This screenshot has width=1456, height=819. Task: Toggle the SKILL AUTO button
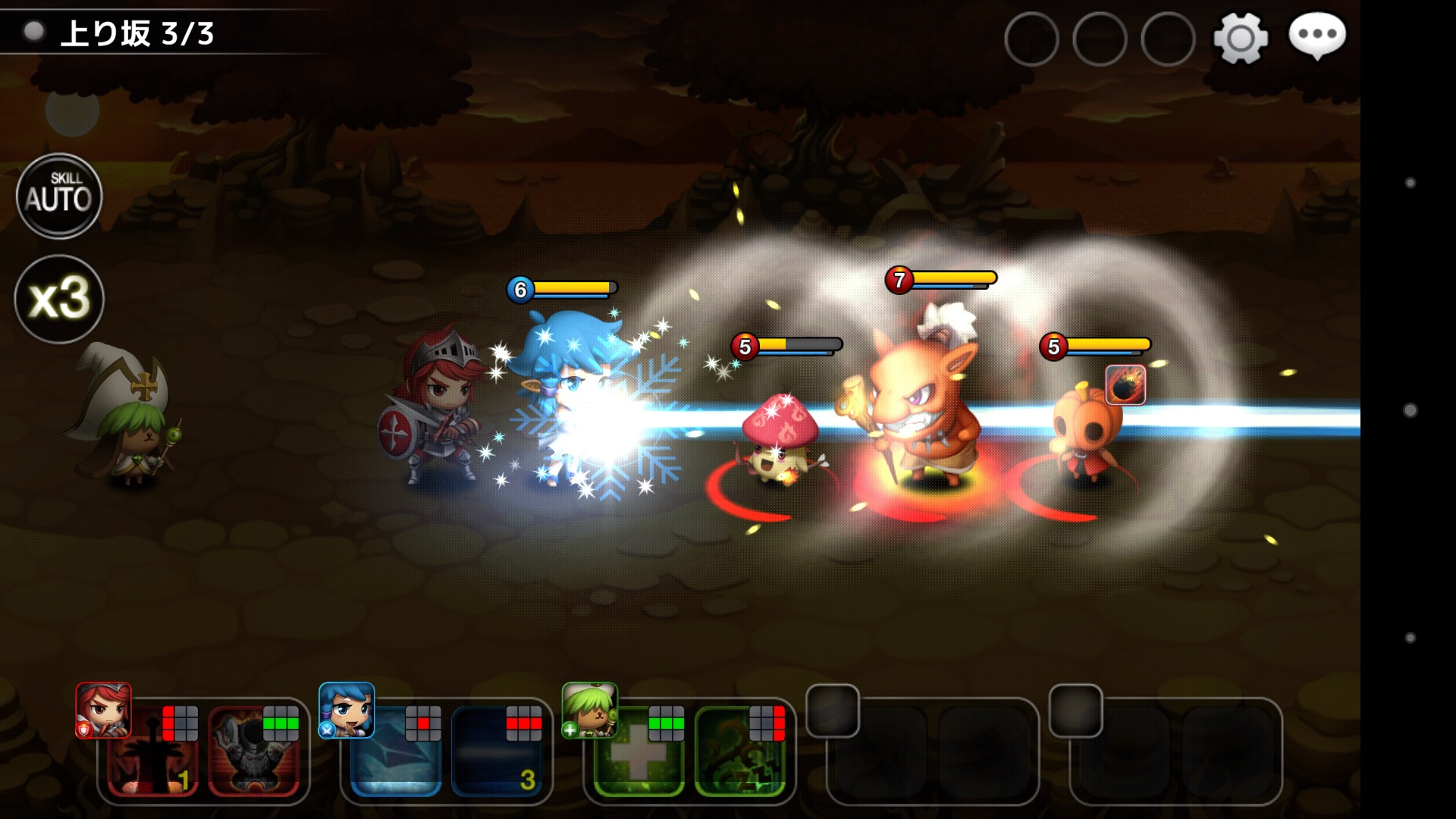click(x=59, y=196)
